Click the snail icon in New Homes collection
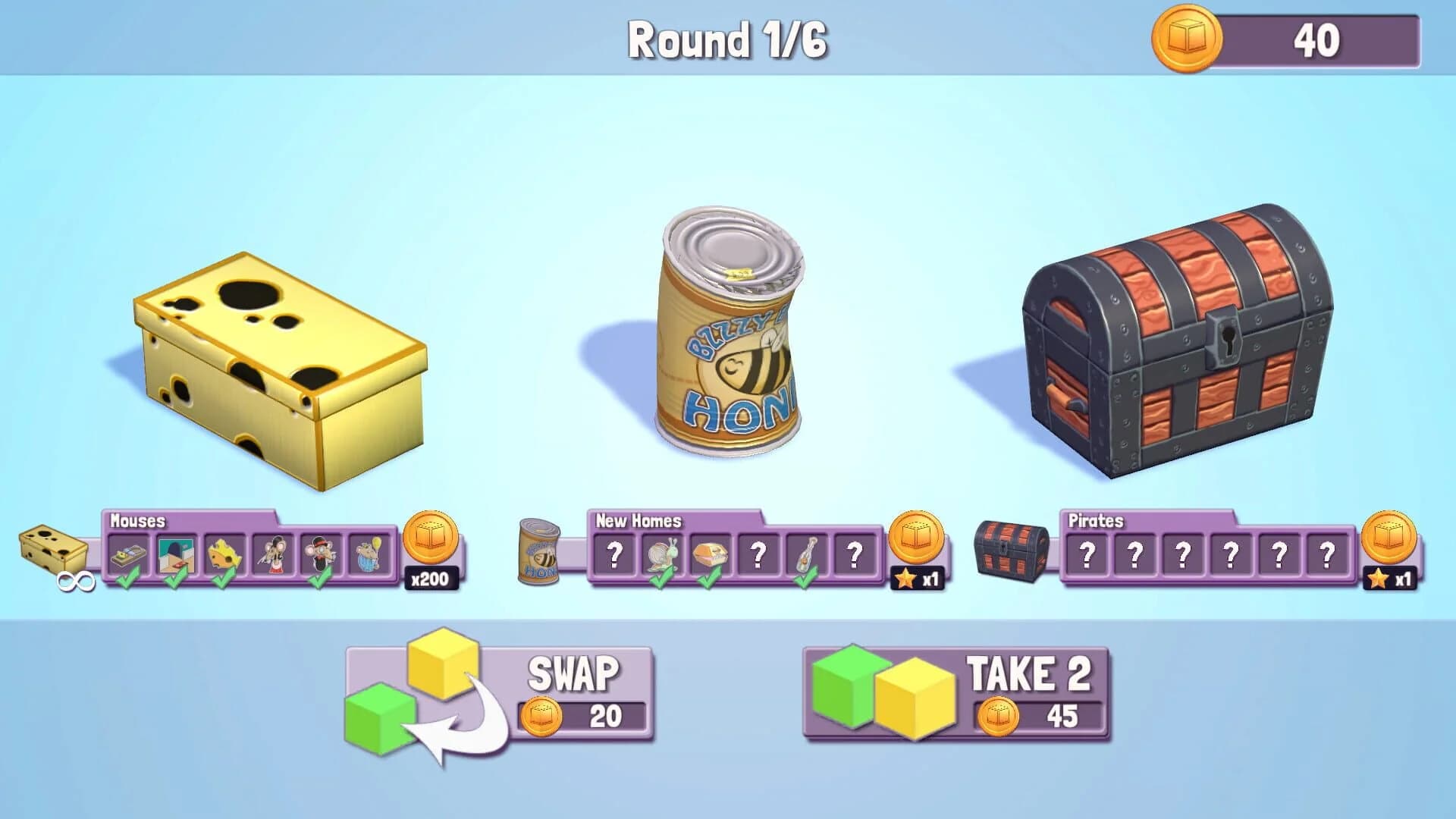The height and width of the screenshot is (819, 1456). pyautogui.click(x=661, y=554)
